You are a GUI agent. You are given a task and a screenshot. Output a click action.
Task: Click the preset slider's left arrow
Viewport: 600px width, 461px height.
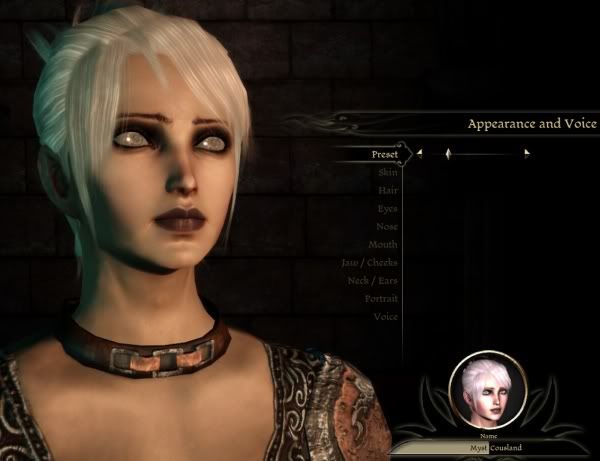point(419,154)
